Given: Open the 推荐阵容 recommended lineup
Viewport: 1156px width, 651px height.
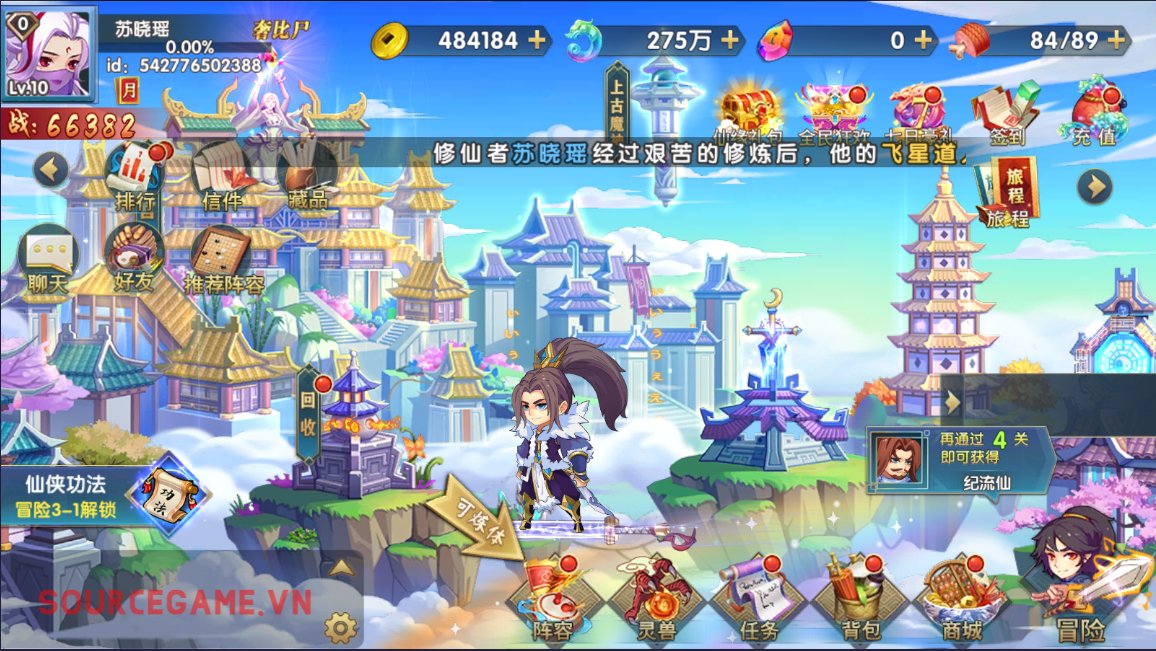Looking at the screenshot, I should tap(224, 260).
